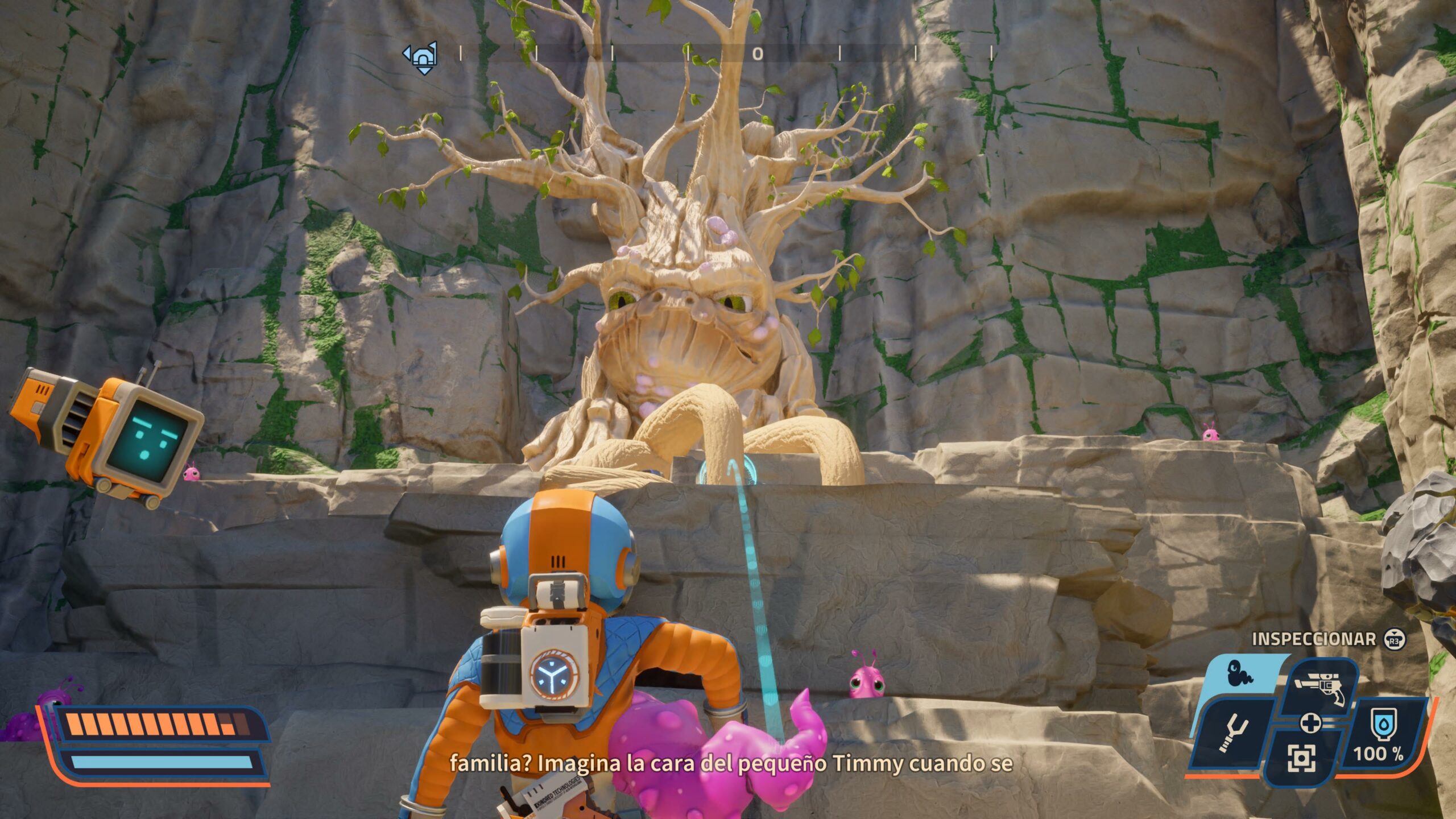Image resolution: width=1456 pixels, height=819 pixels.
Task: Click the home base marker on compass
Action: tap(421, 56)
